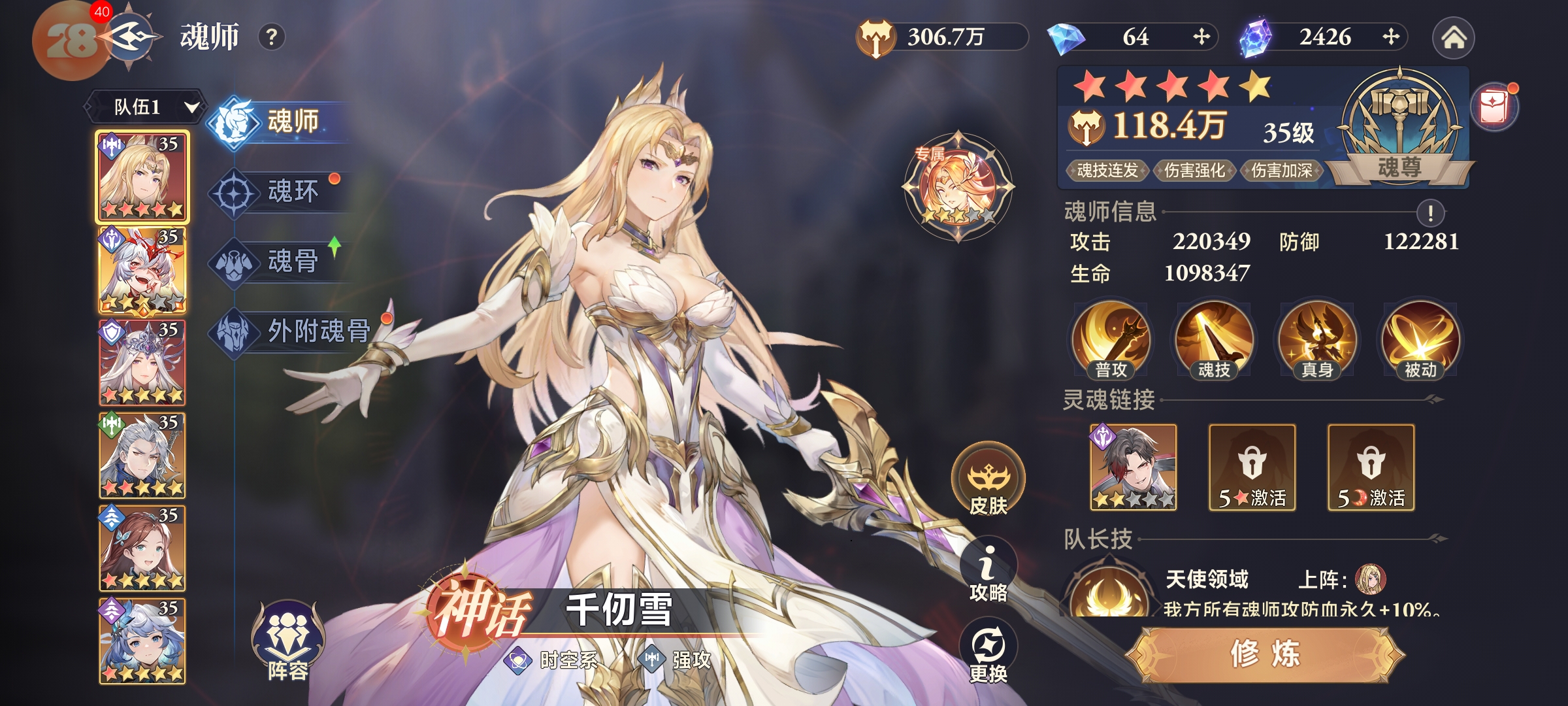The height and width of the screenshot is (706, 1568).
Task: Open the red envelope icon
Action: [1494, 108]
